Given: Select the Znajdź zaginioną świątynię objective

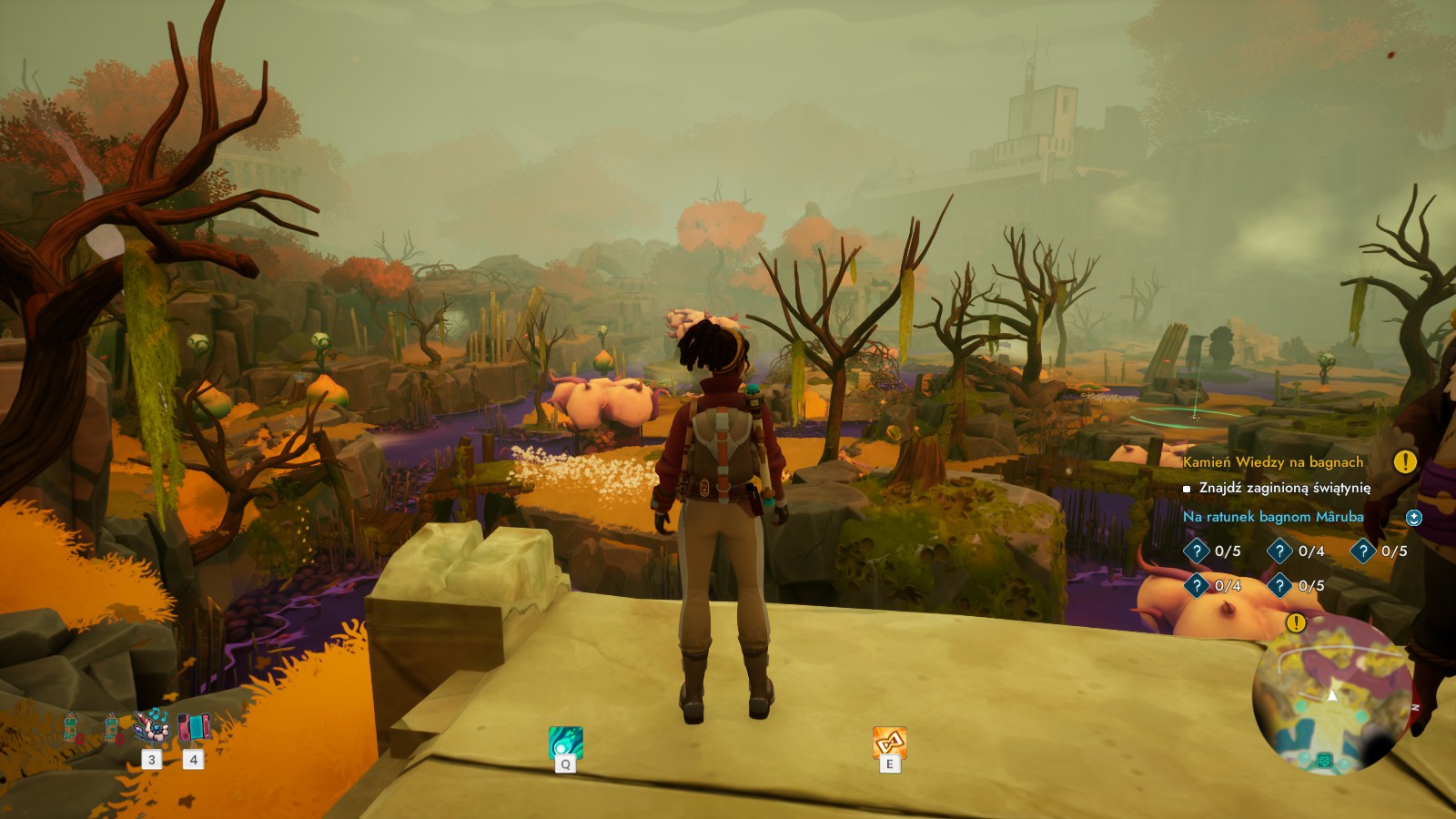Looking at the screenshot, I should (1284, 488).
